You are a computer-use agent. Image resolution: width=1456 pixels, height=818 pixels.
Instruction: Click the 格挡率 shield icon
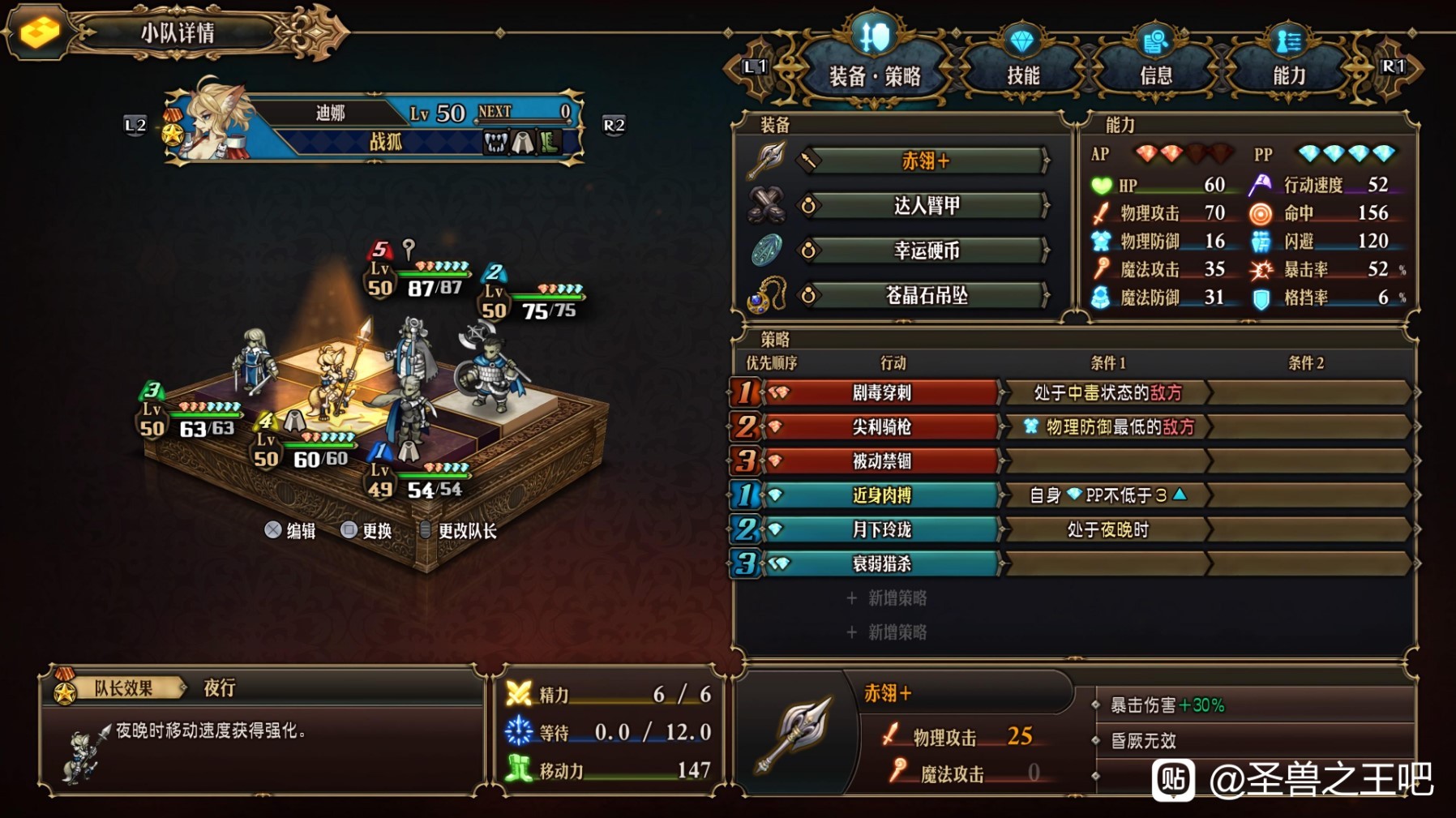point(1261,298)
